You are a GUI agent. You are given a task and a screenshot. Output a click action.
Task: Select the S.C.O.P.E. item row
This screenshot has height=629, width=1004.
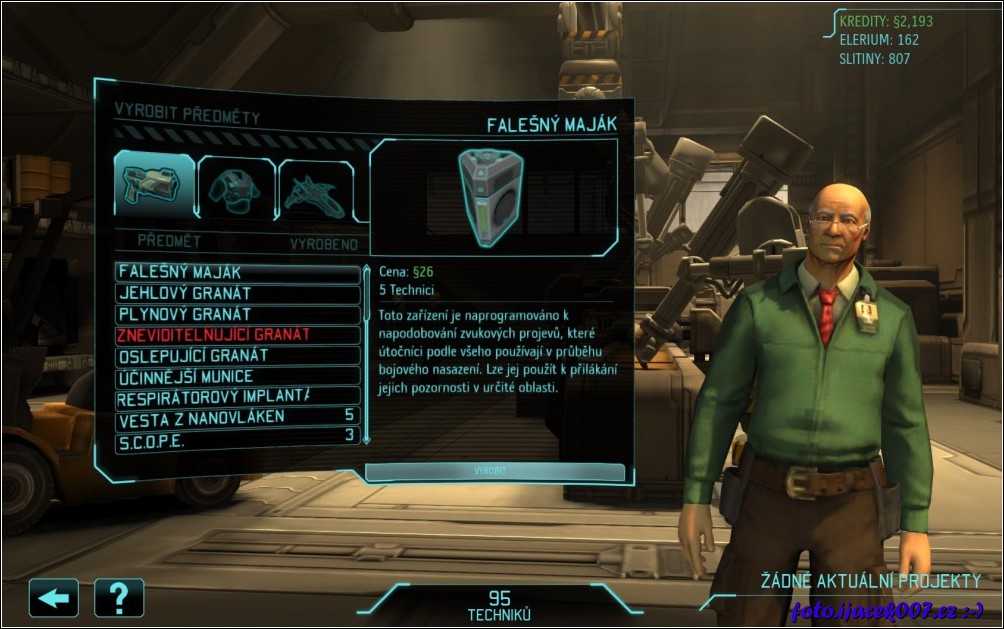(x=237, y=437)
